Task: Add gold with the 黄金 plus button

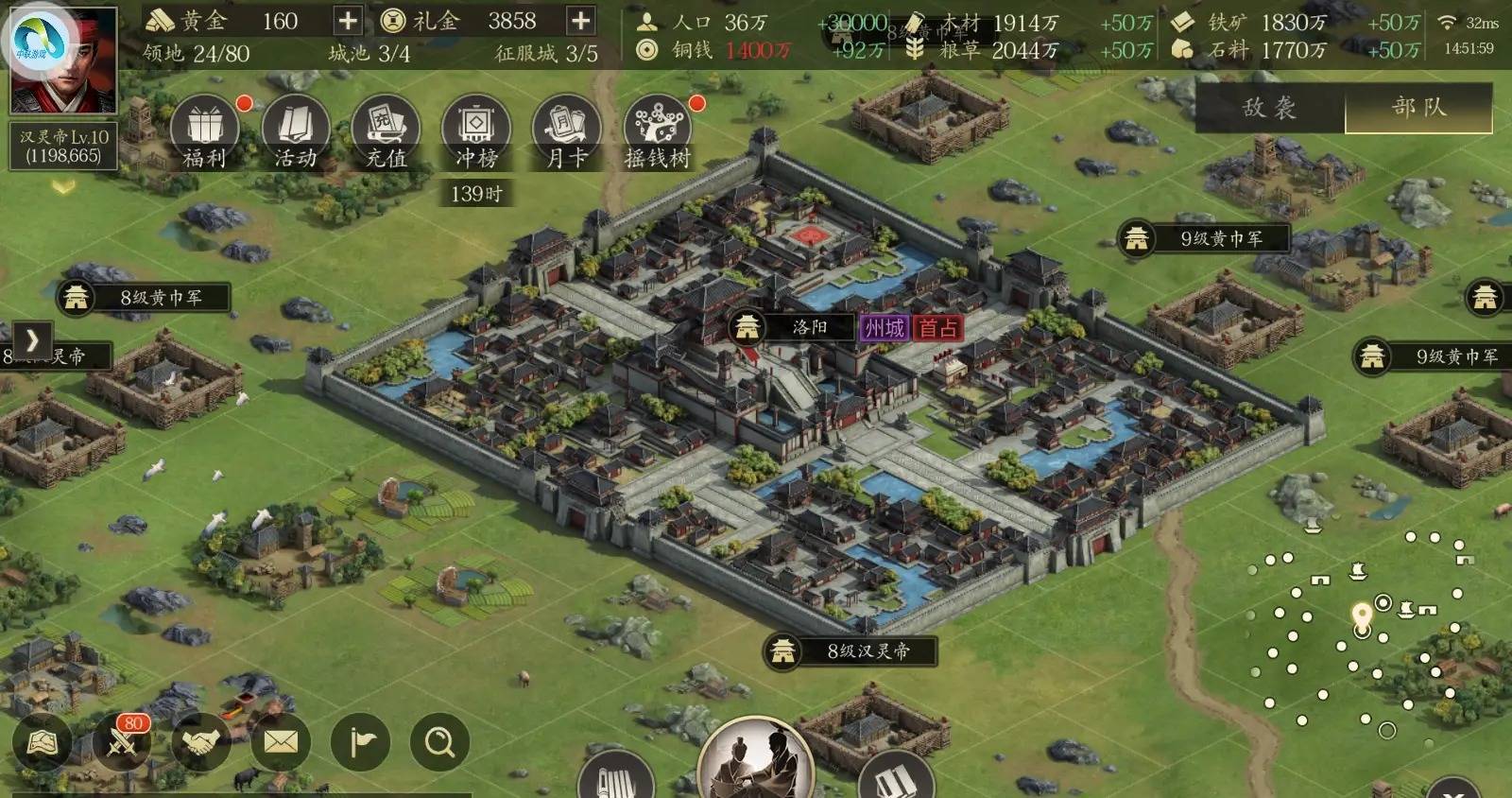Action: pos(348,21)
